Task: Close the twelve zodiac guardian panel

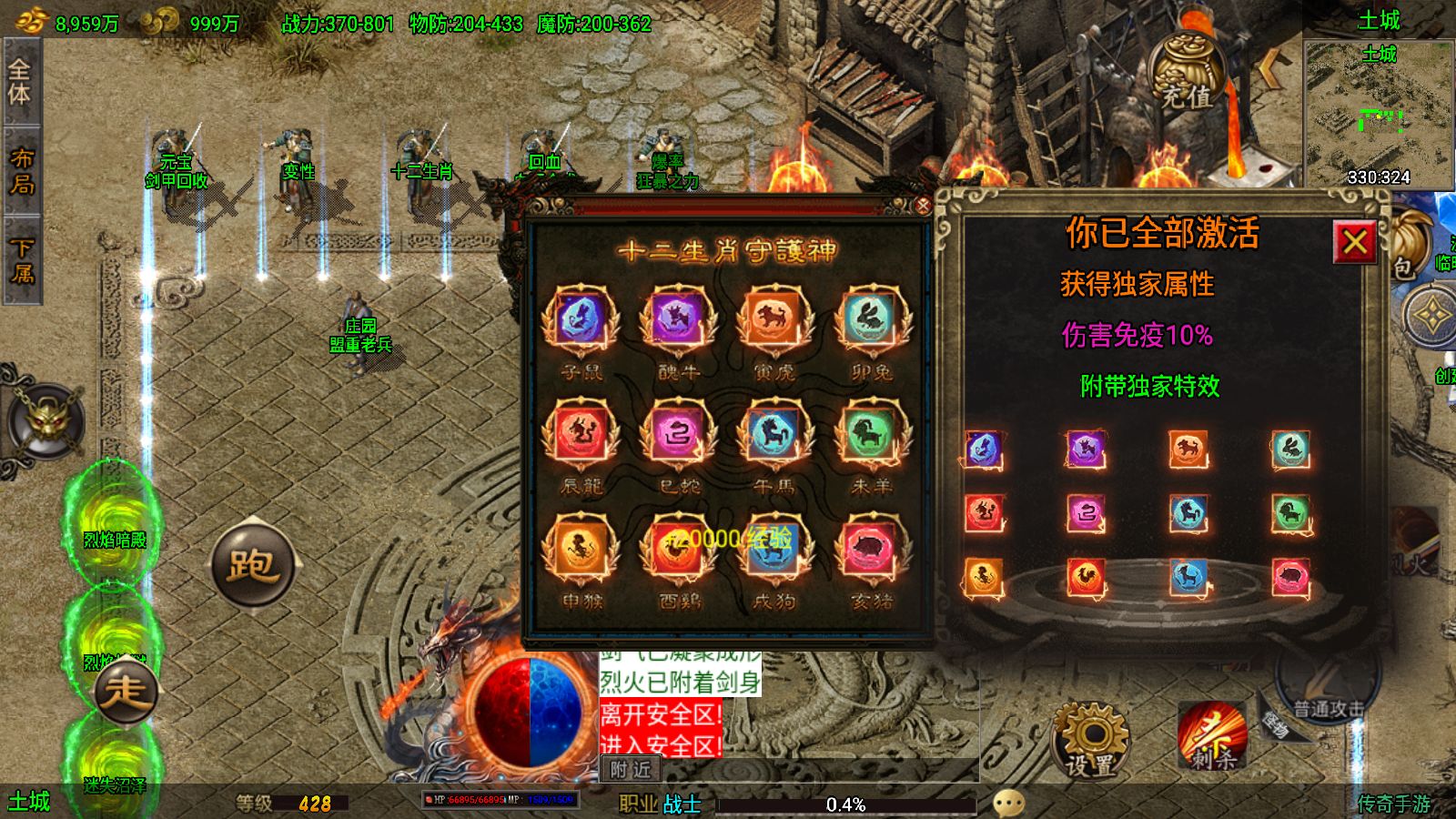Action: point(922,206)
